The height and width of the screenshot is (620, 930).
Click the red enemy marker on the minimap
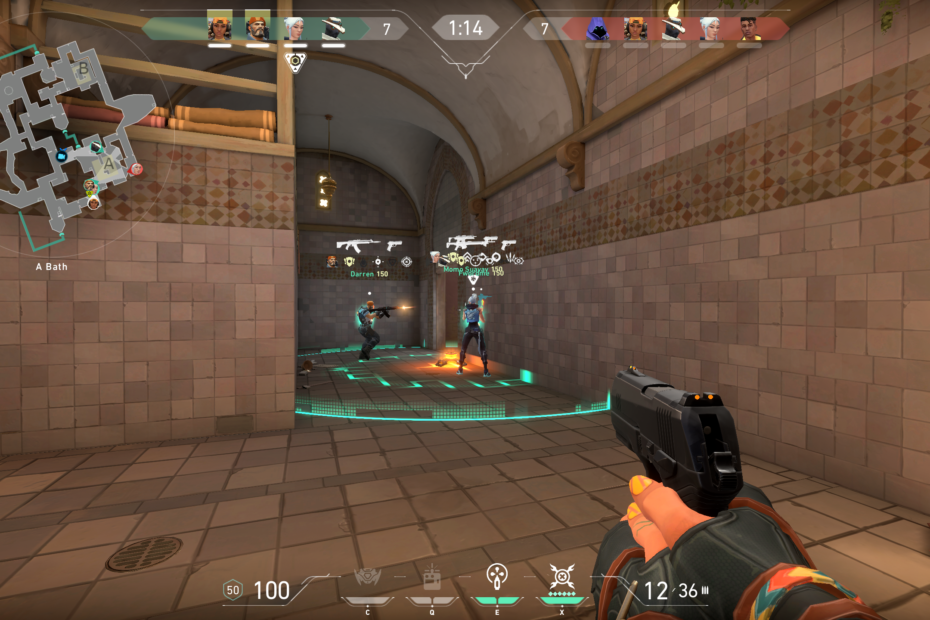[136, 169]
